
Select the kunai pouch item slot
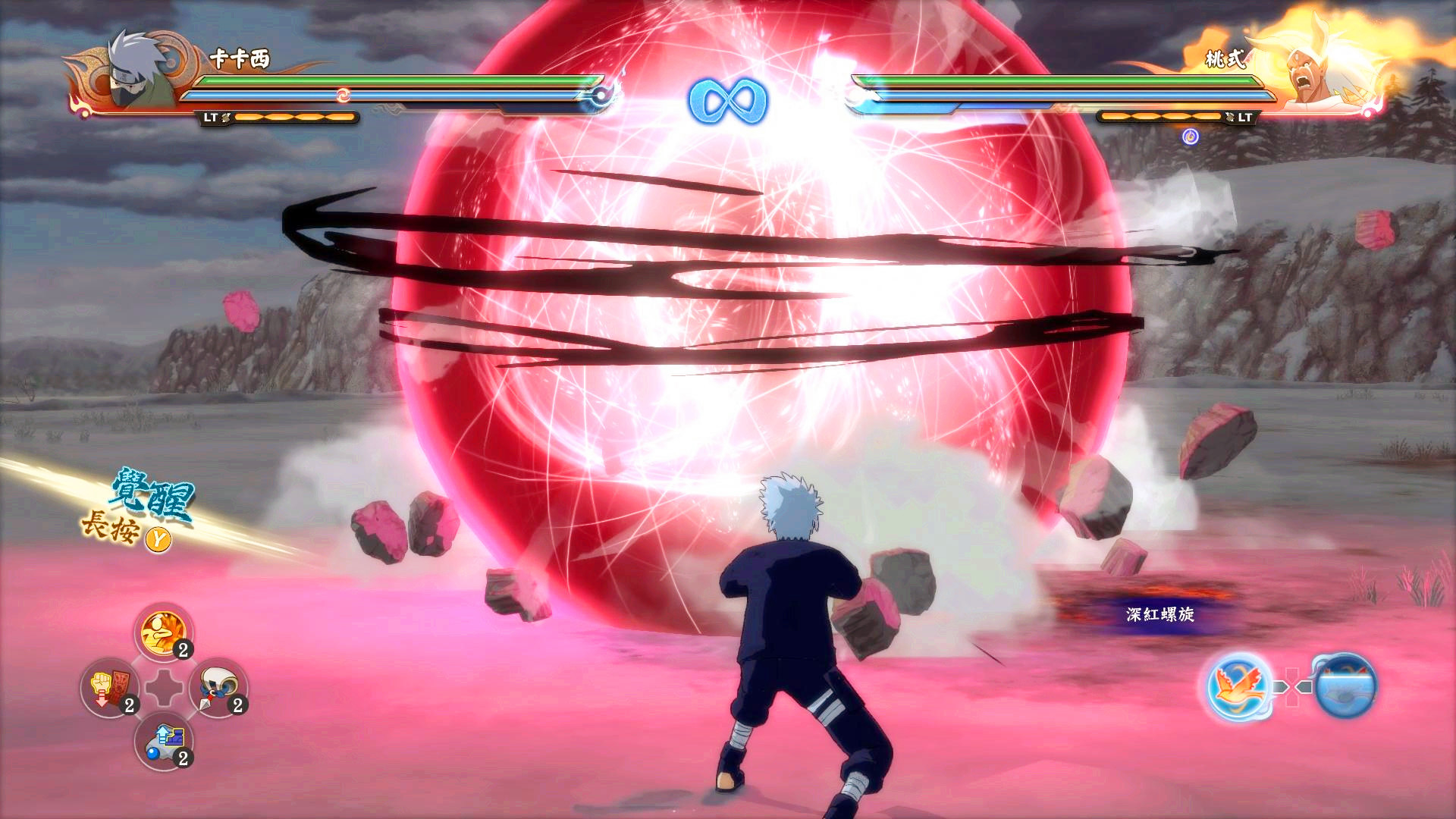218,688
